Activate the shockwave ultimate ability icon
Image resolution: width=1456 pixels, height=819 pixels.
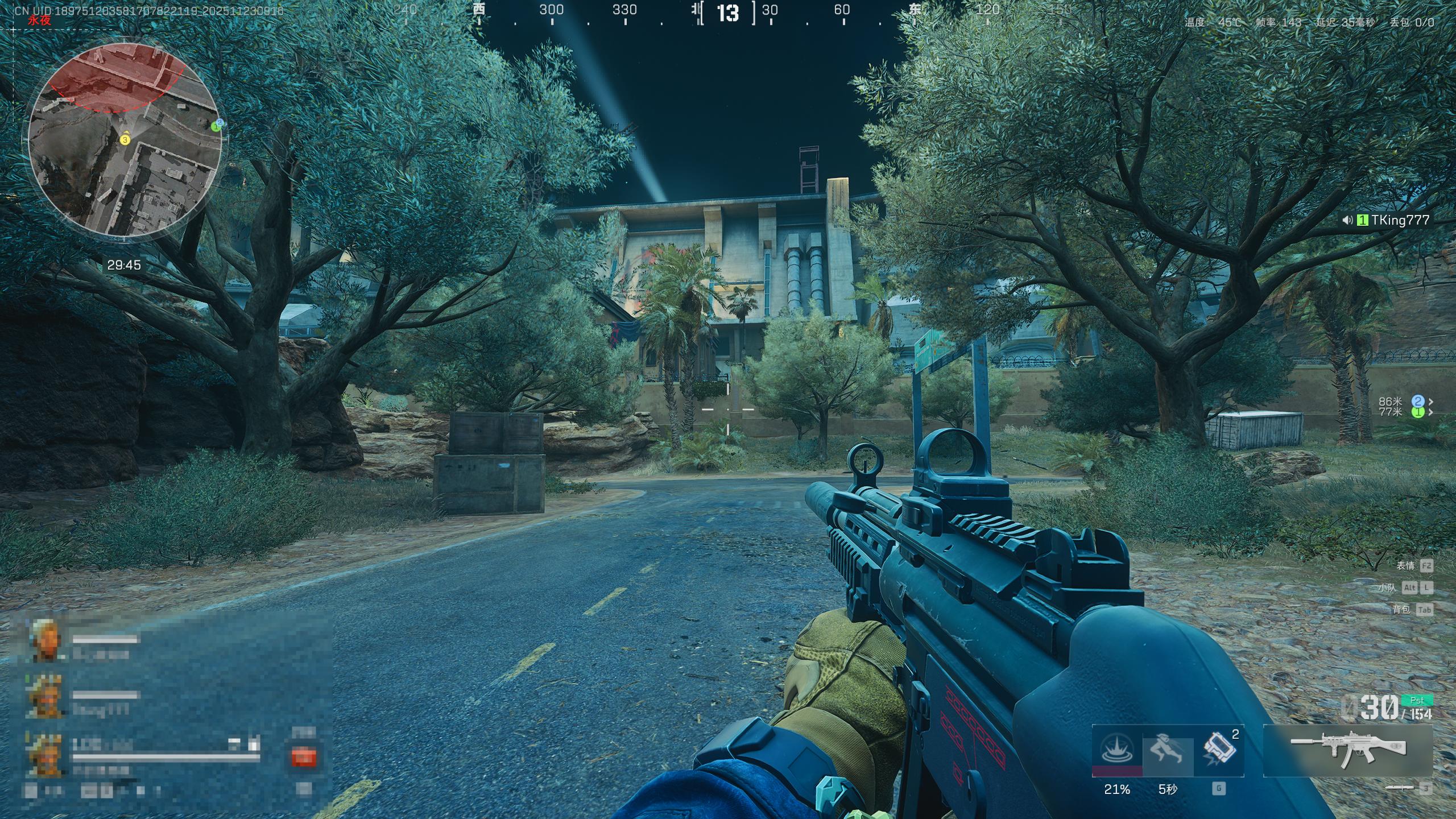(1116, 750)
